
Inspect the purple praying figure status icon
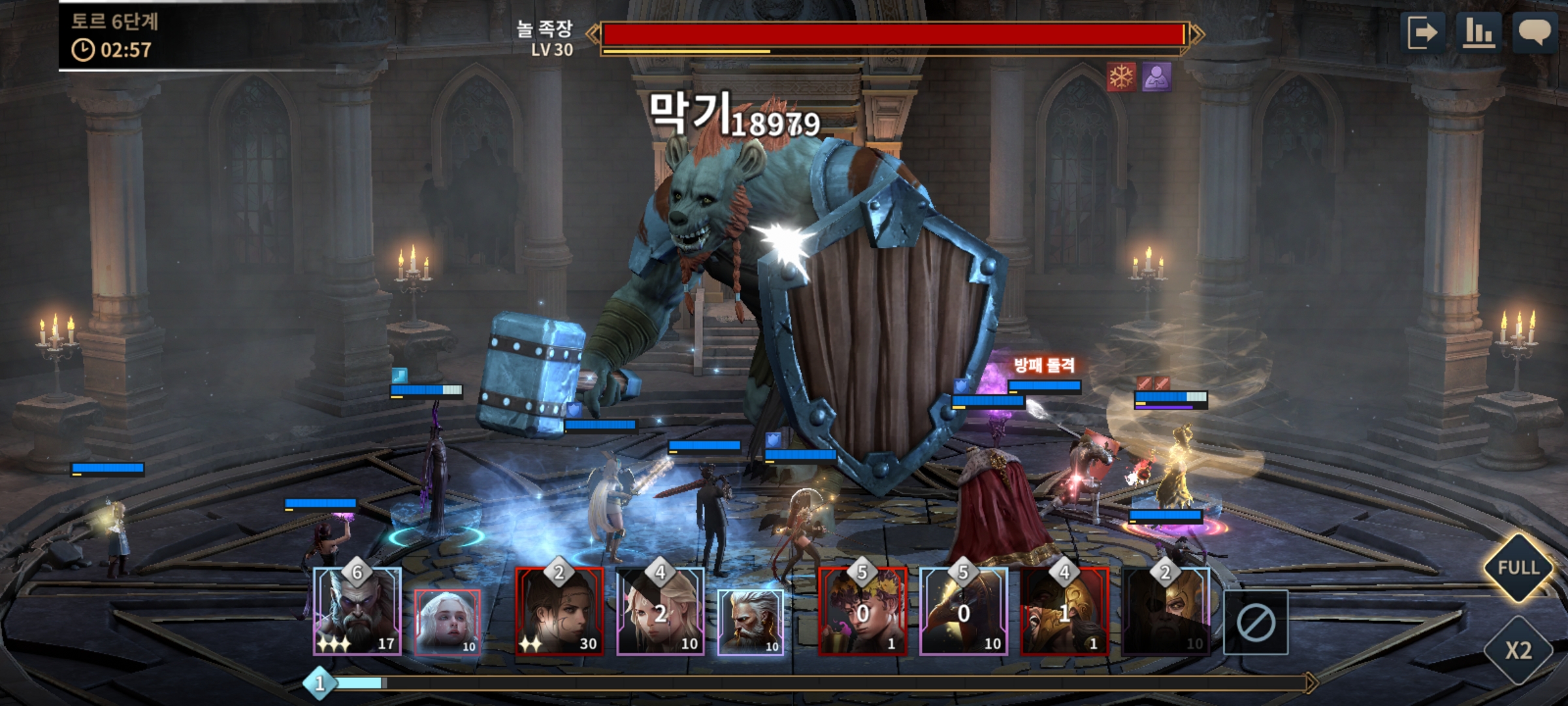(x=1156, y=77)
